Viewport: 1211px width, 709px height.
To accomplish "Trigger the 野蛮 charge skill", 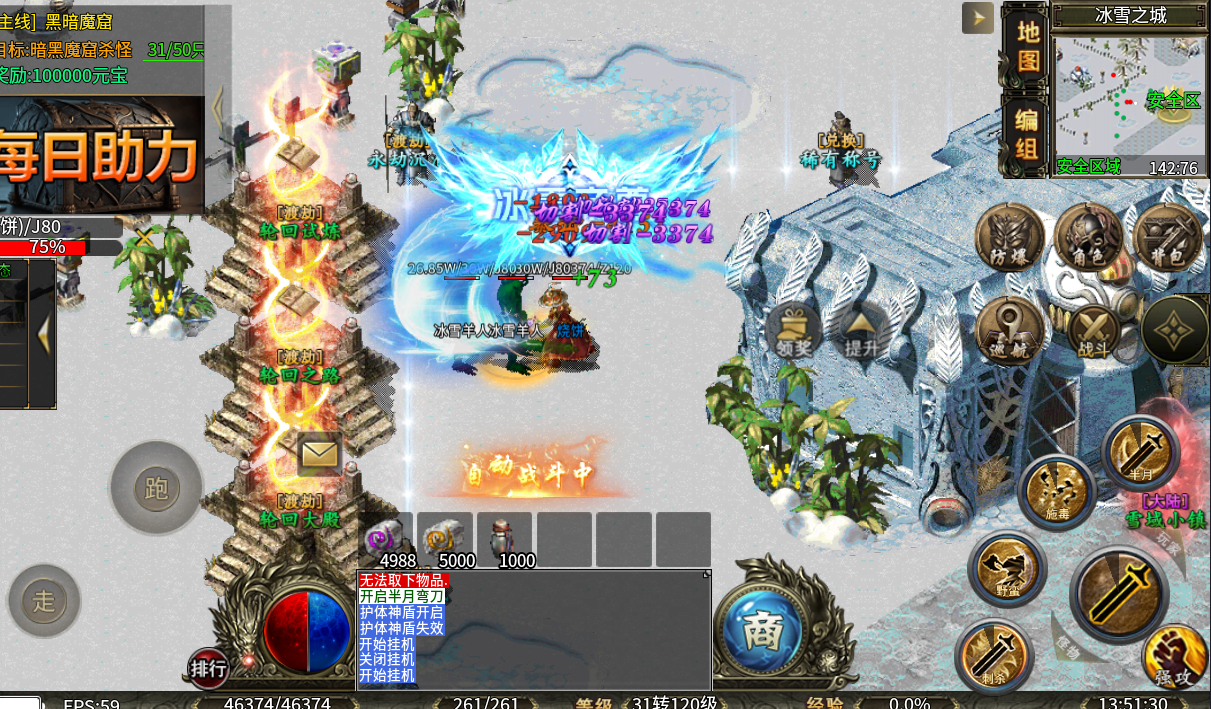I will pyautogui.click(x=1007, y=569).
